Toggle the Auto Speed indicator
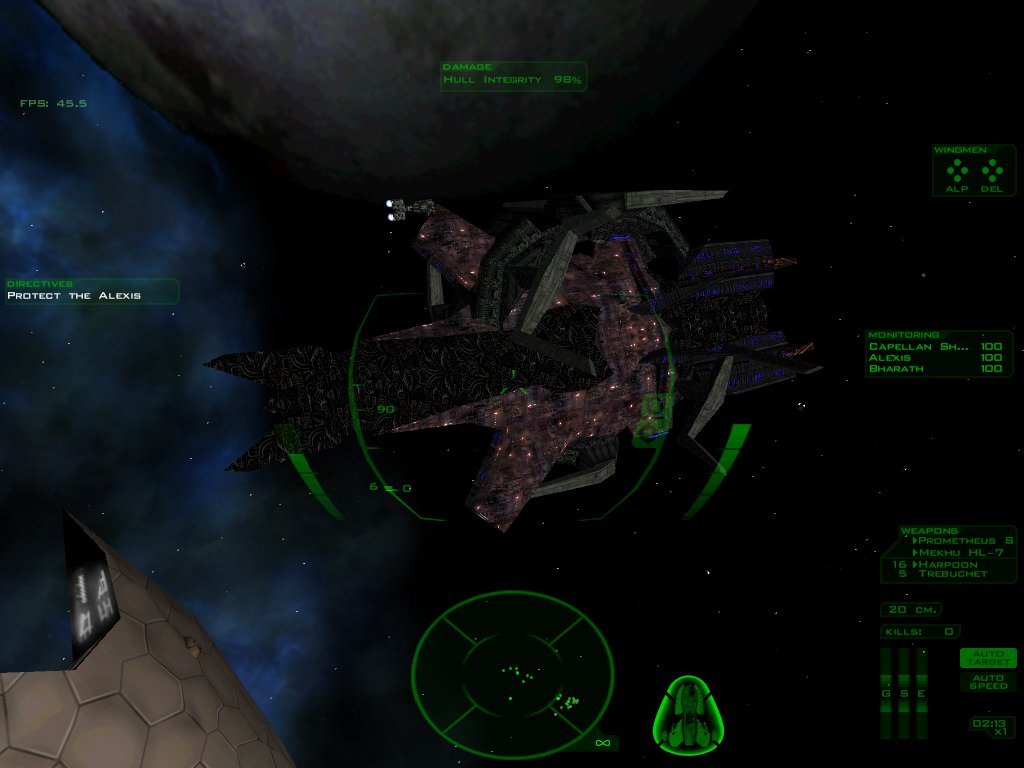Screen dimensions: 1024x768 click(988, 682)
